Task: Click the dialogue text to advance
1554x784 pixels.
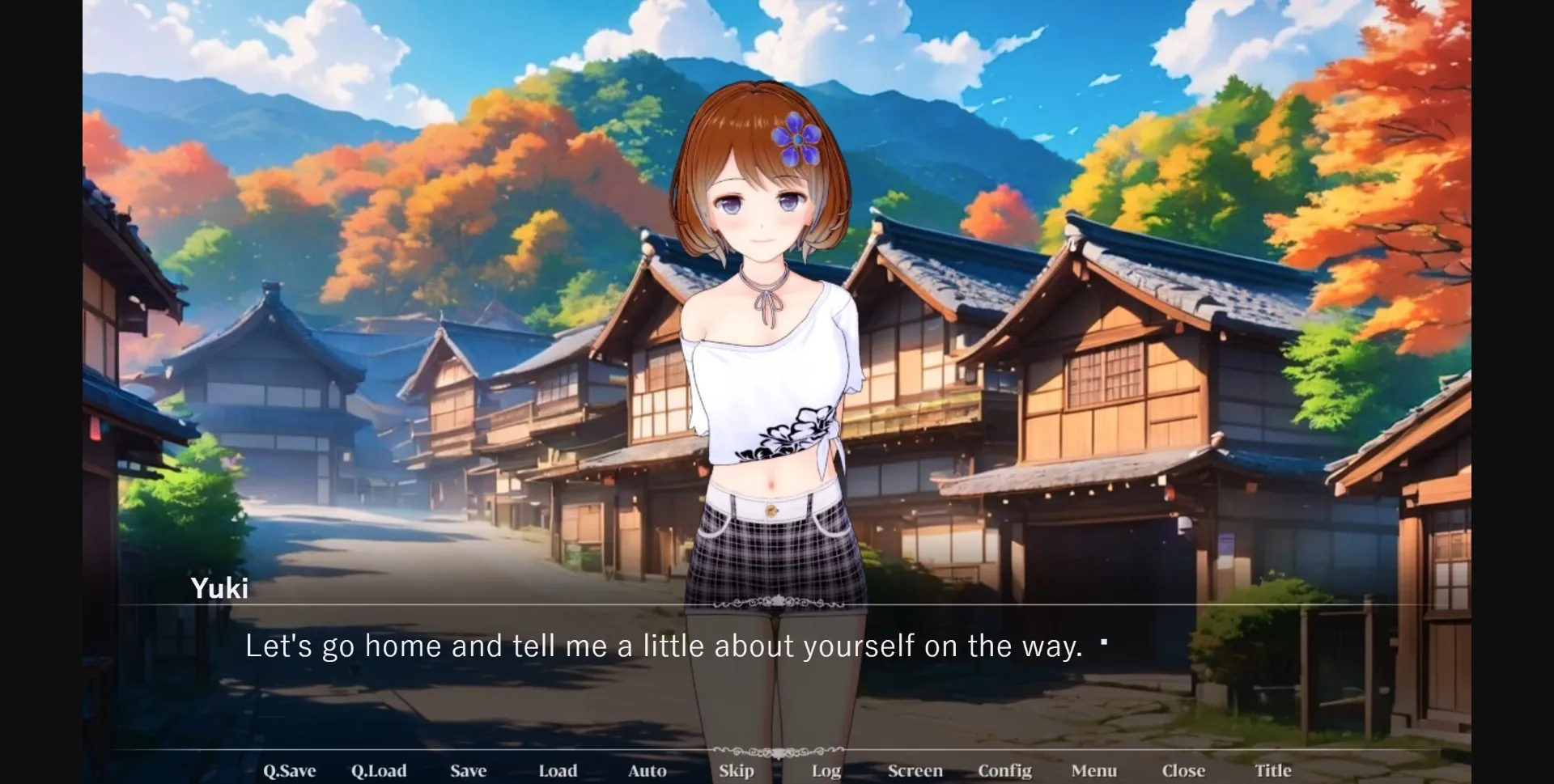Action: 664,646
